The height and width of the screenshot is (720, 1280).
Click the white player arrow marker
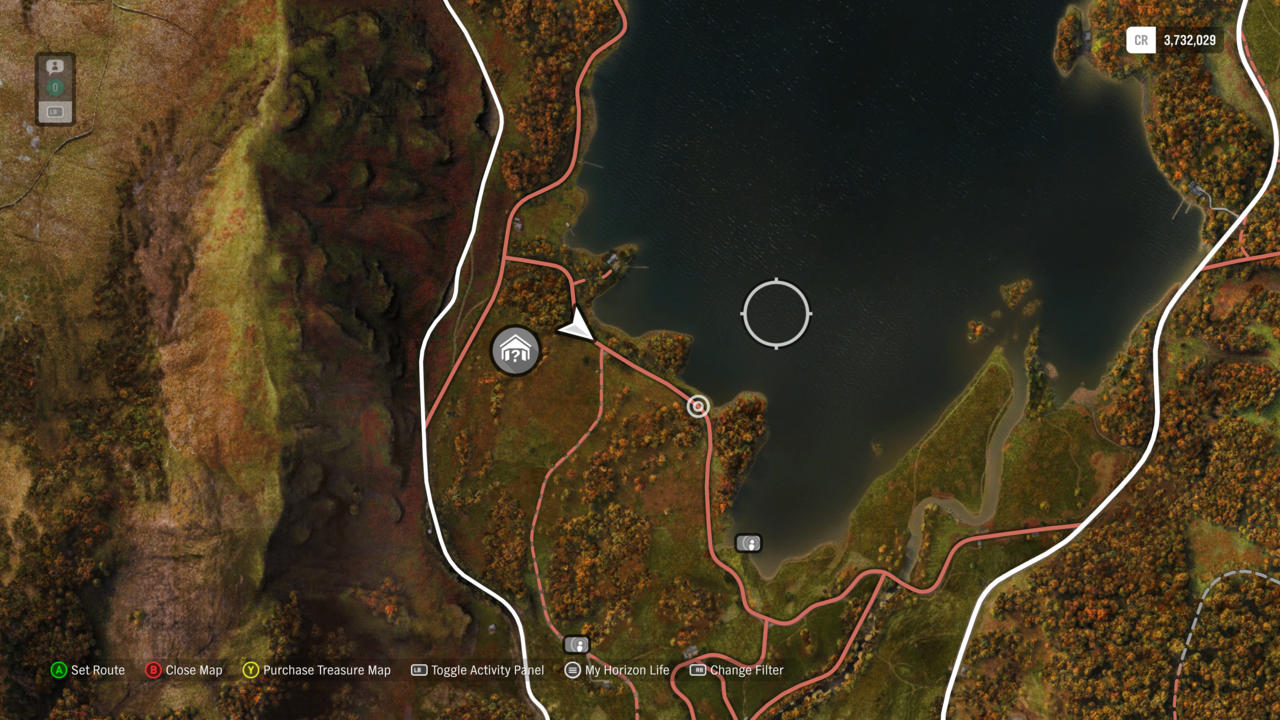tap(577, 327)
